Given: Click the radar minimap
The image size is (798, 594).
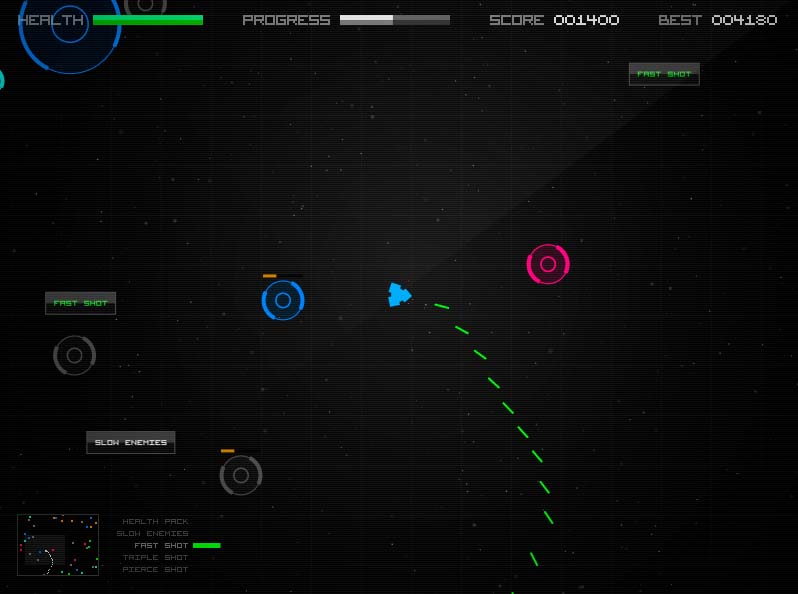Looking at the screenshot, I should point(58,545).
